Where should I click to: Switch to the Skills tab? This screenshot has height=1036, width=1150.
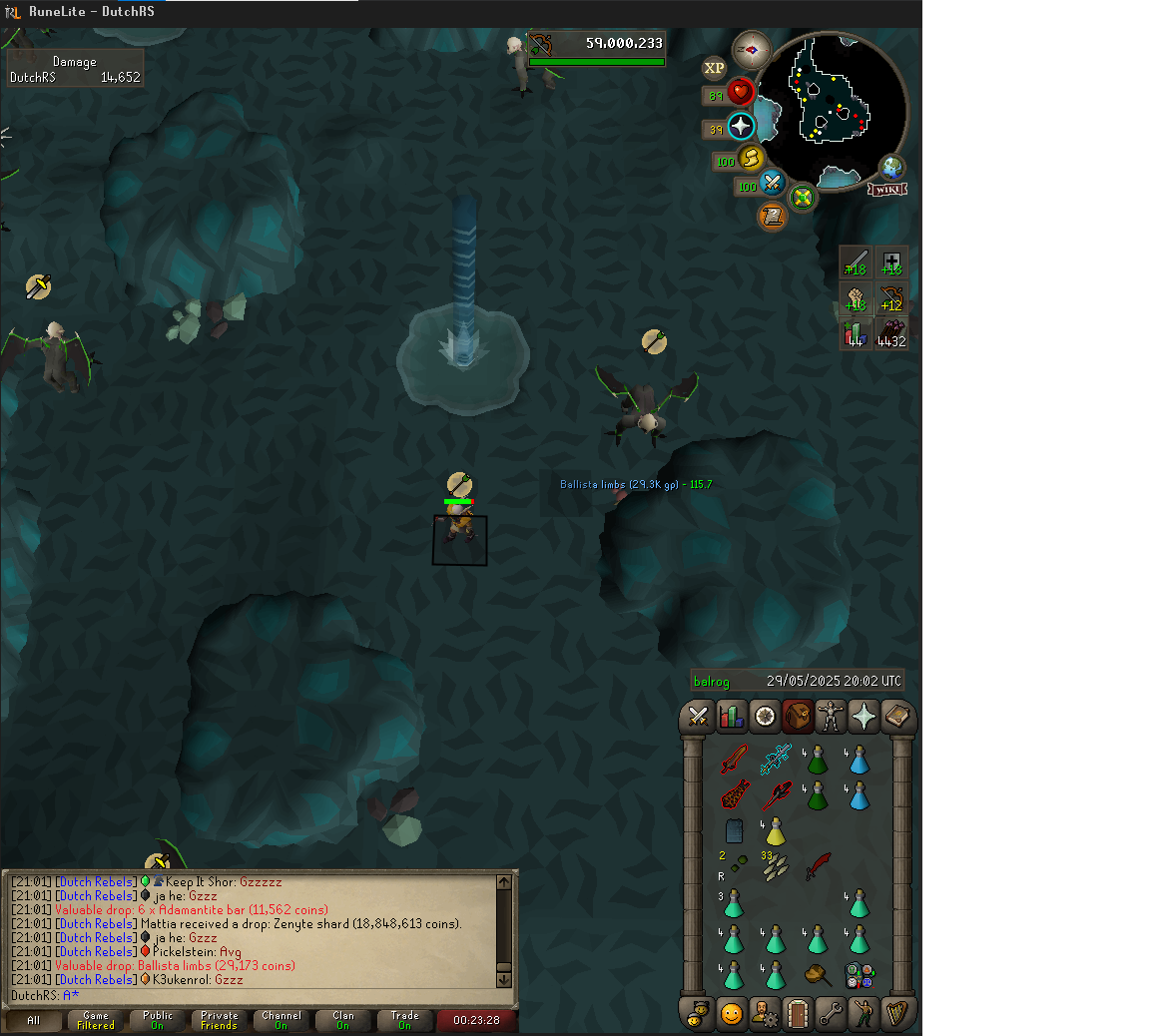(732, 717)
